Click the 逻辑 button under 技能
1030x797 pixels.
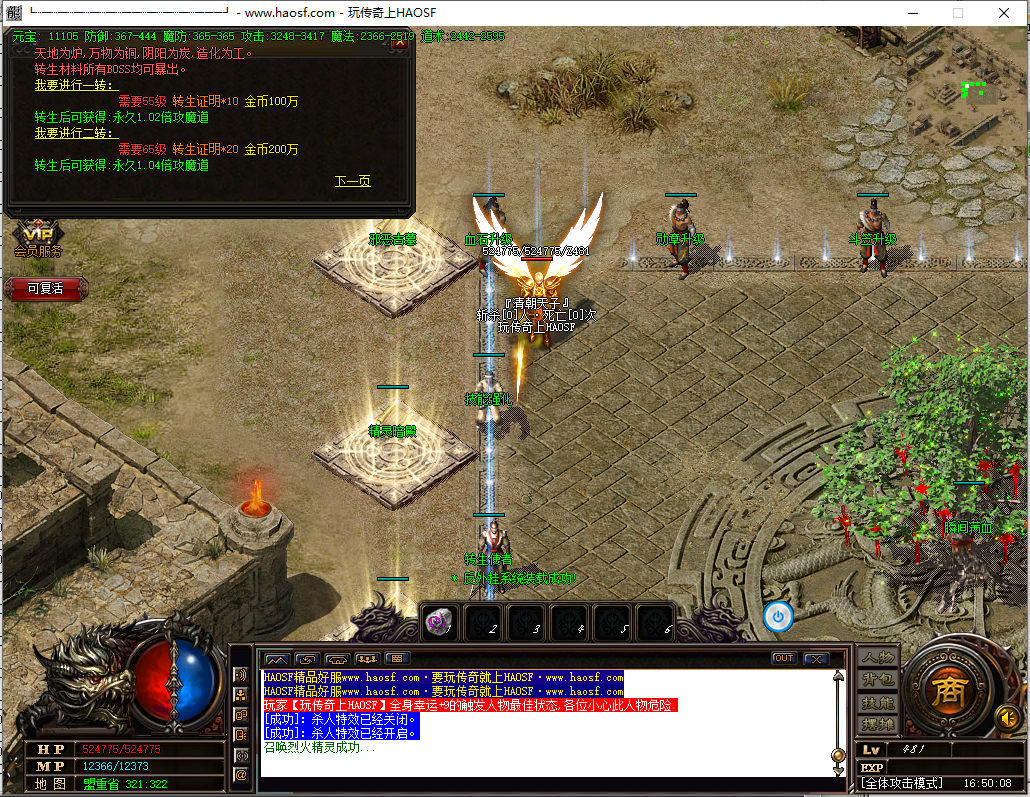(x=878, y=725)
